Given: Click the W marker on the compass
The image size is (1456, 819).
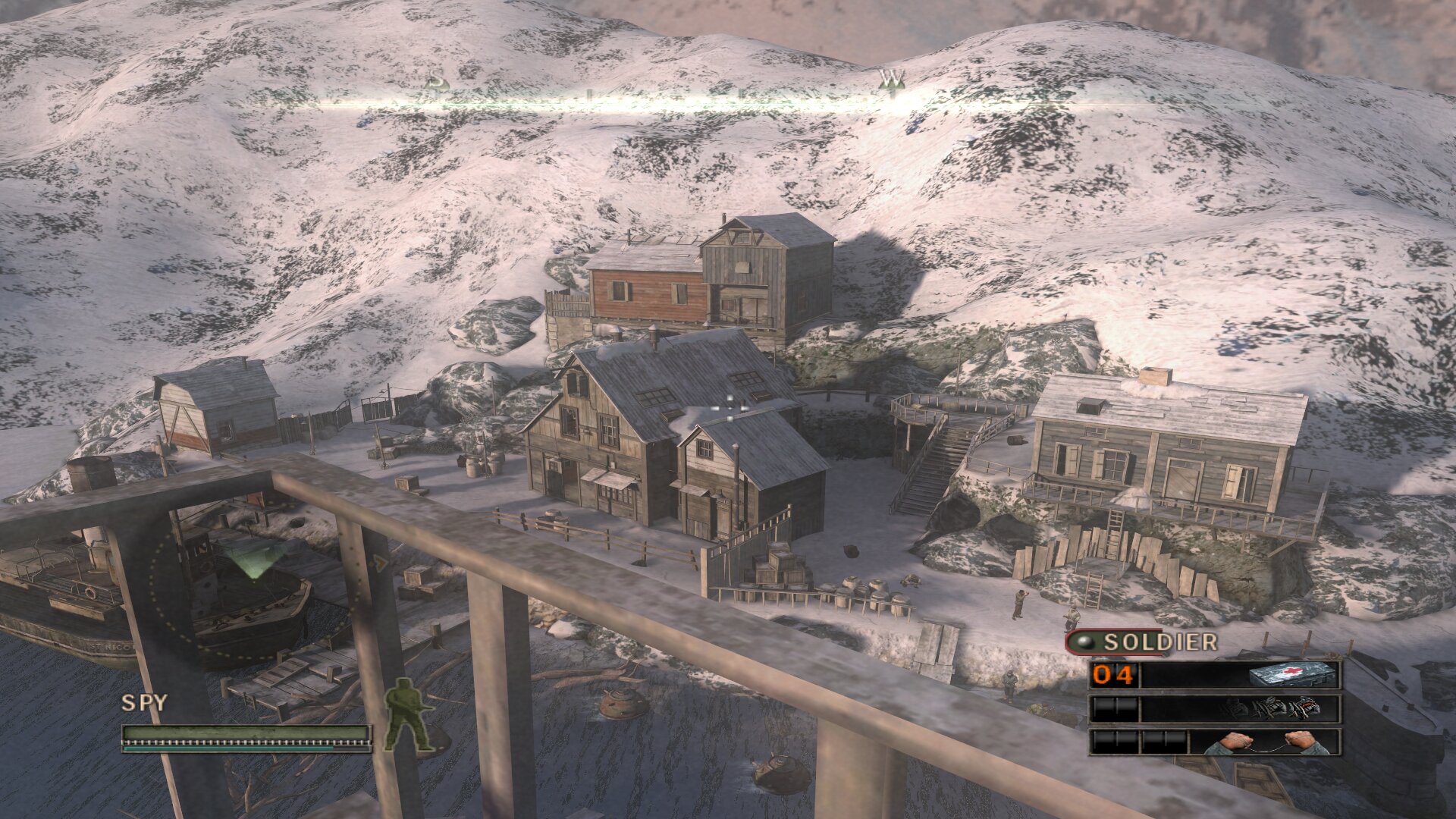Looking at the screenshot, I should [x=893, y=78].
